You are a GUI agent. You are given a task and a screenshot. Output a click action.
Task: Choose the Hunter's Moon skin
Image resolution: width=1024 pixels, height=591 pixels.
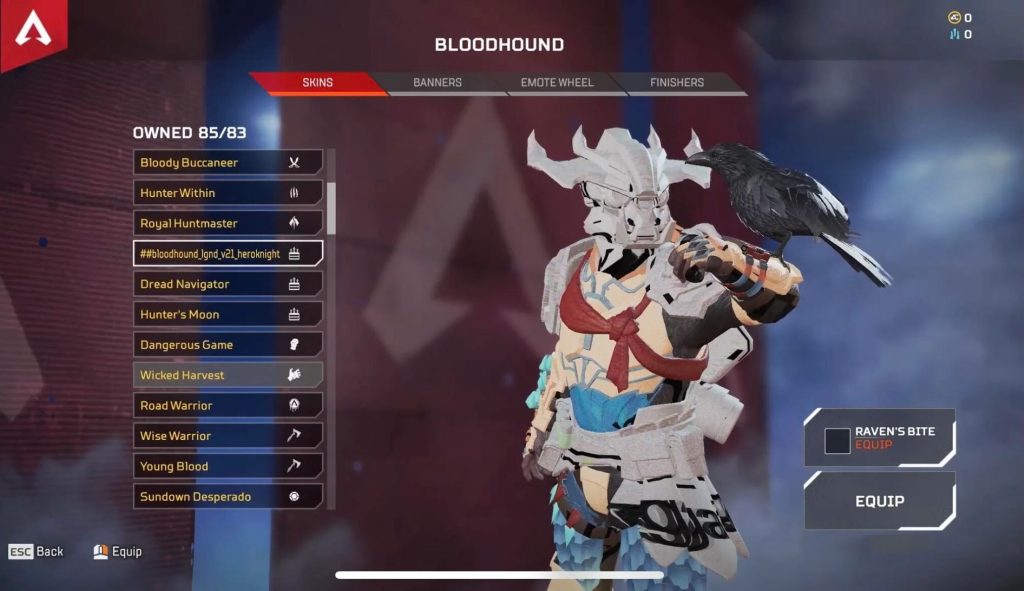point(228,314)
